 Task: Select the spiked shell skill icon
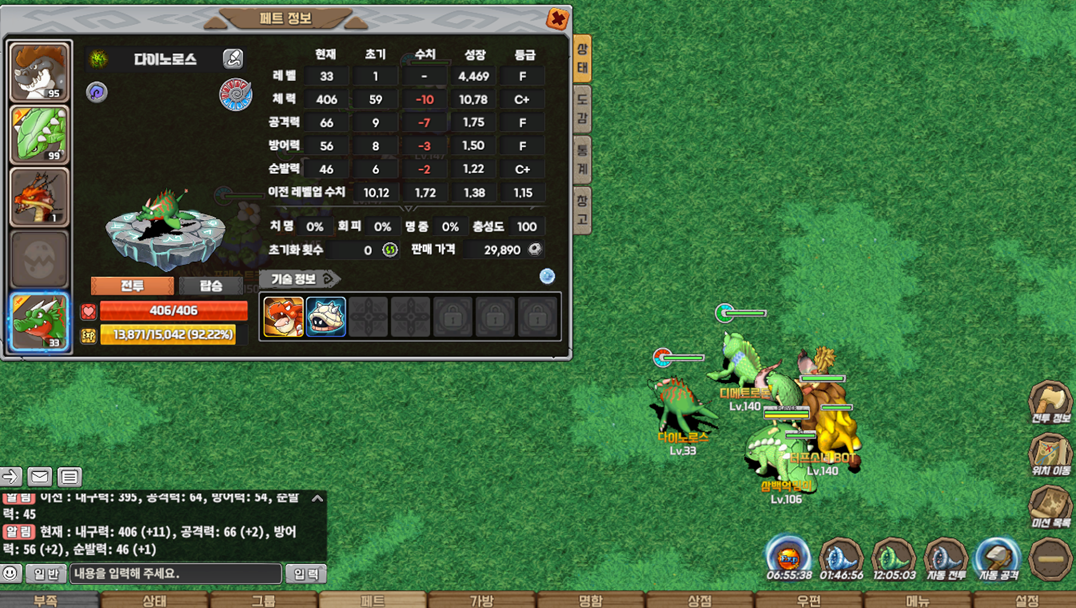(326, 317)
